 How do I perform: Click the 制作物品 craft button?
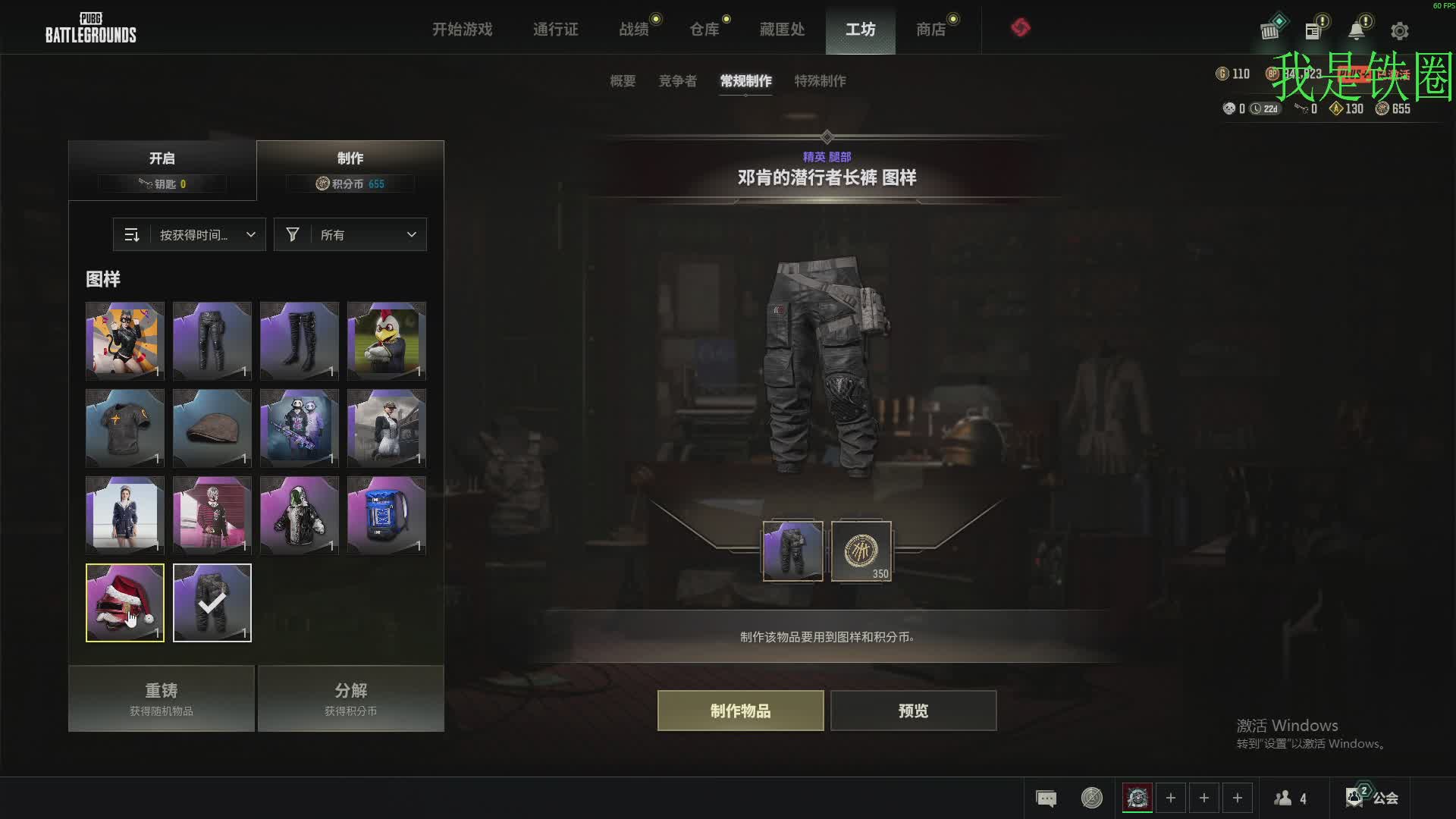coord(740,711)
